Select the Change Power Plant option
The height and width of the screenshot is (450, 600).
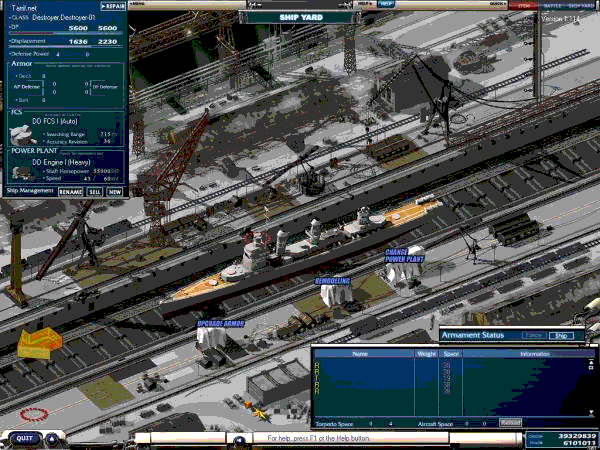pyautogui.click(x=403, y=256)
